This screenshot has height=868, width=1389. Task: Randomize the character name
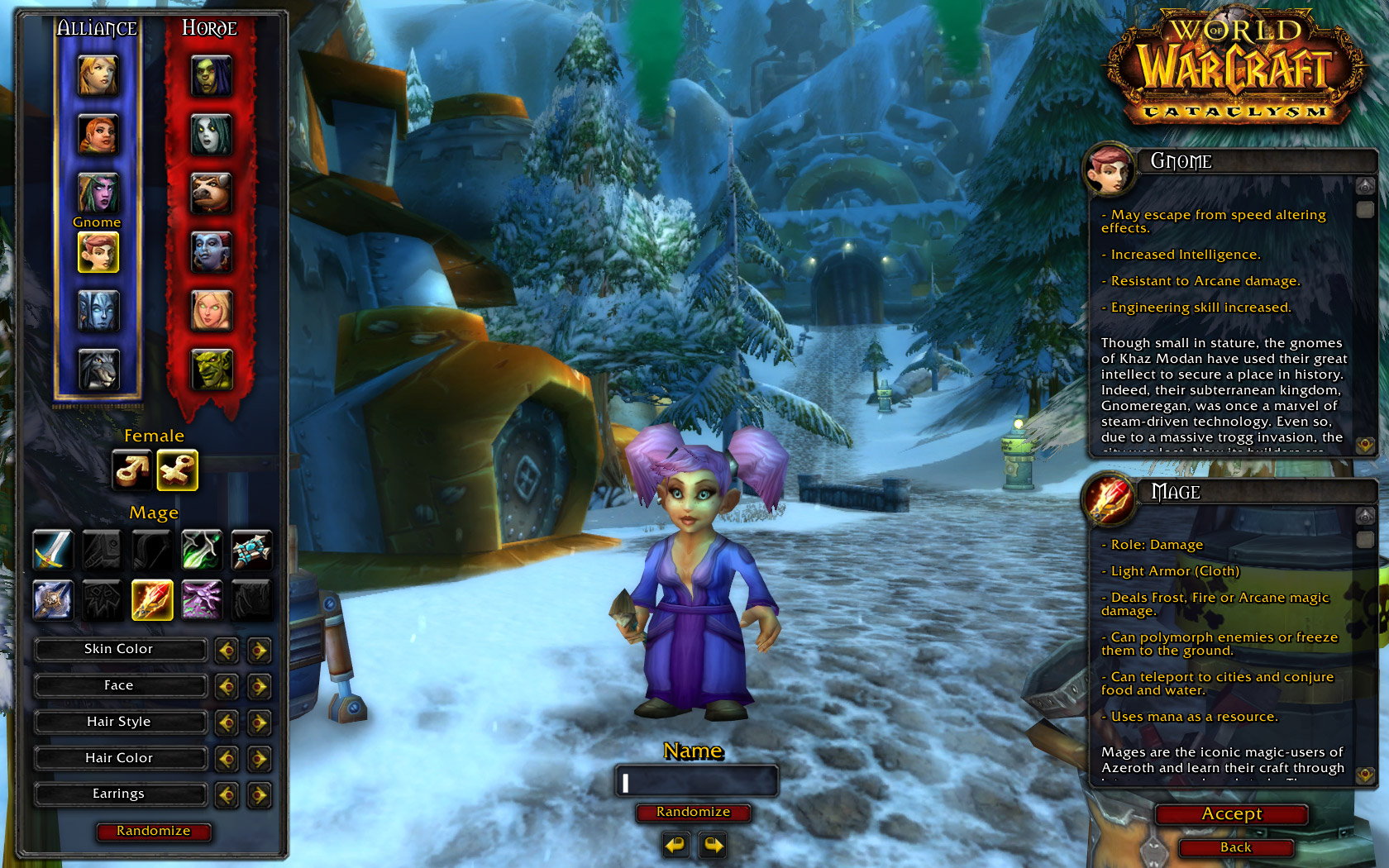[693, 813]
